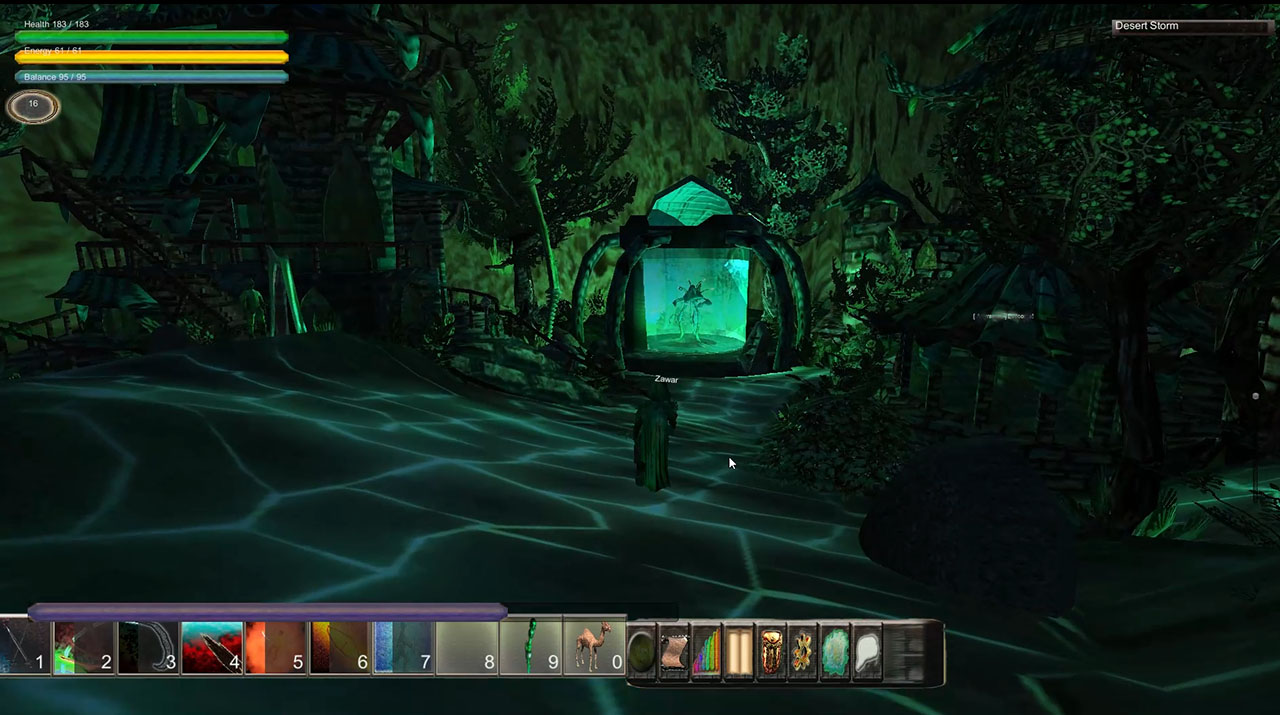This screenshot has width=1280, height=715.
Task: Open the tan double-panel book icon
Action: (739, 653)
